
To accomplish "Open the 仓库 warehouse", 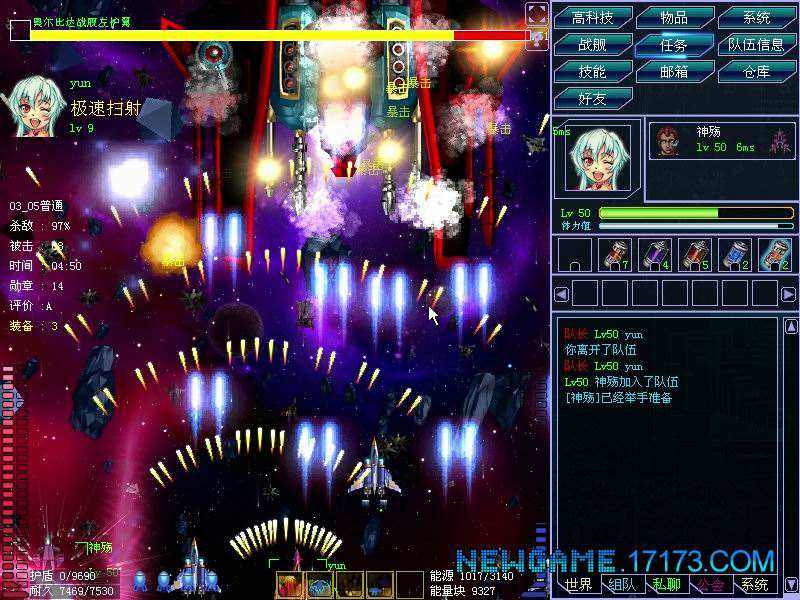I will tap(757, 72).
